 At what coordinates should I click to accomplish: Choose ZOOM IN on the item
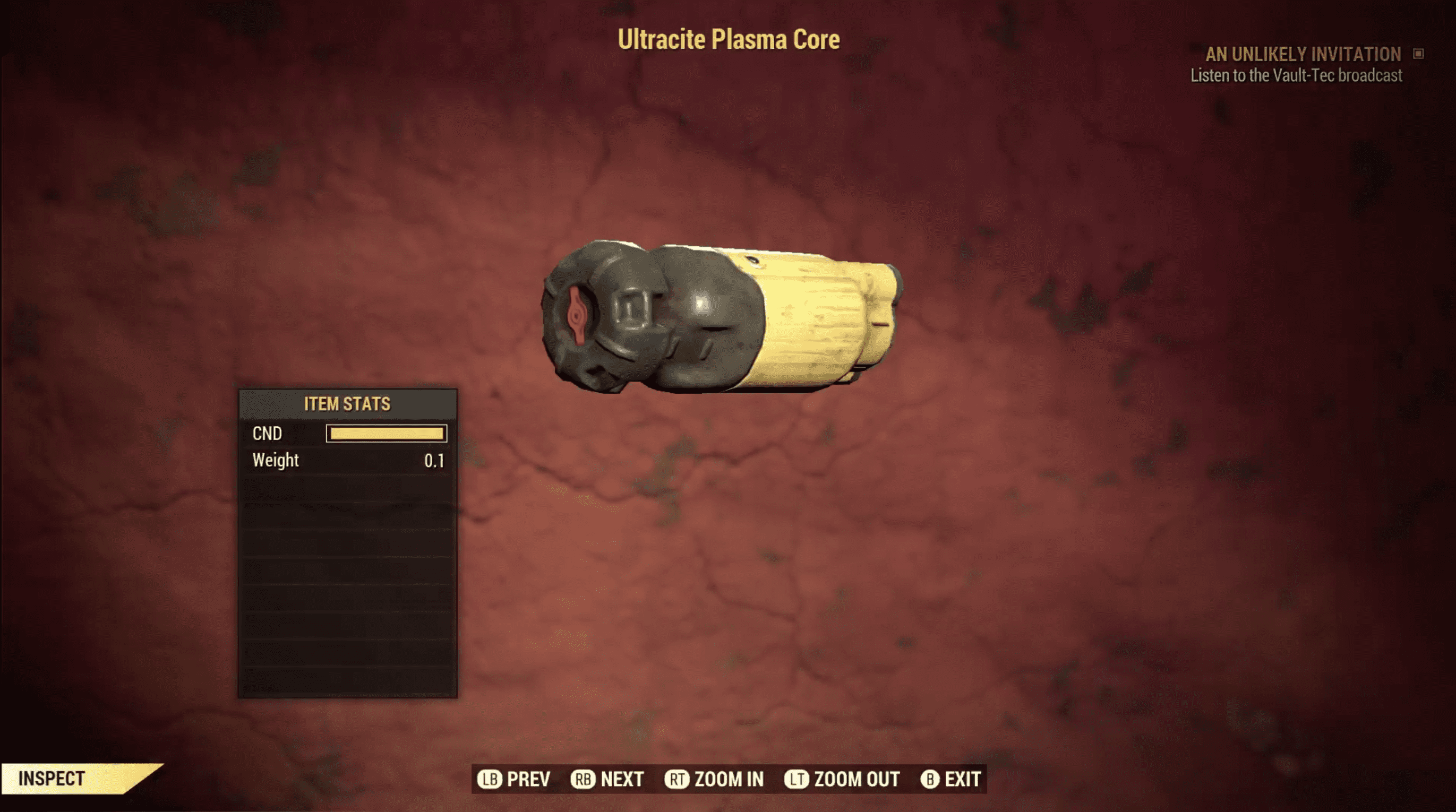pyautogui.click(x=714, y=779)
